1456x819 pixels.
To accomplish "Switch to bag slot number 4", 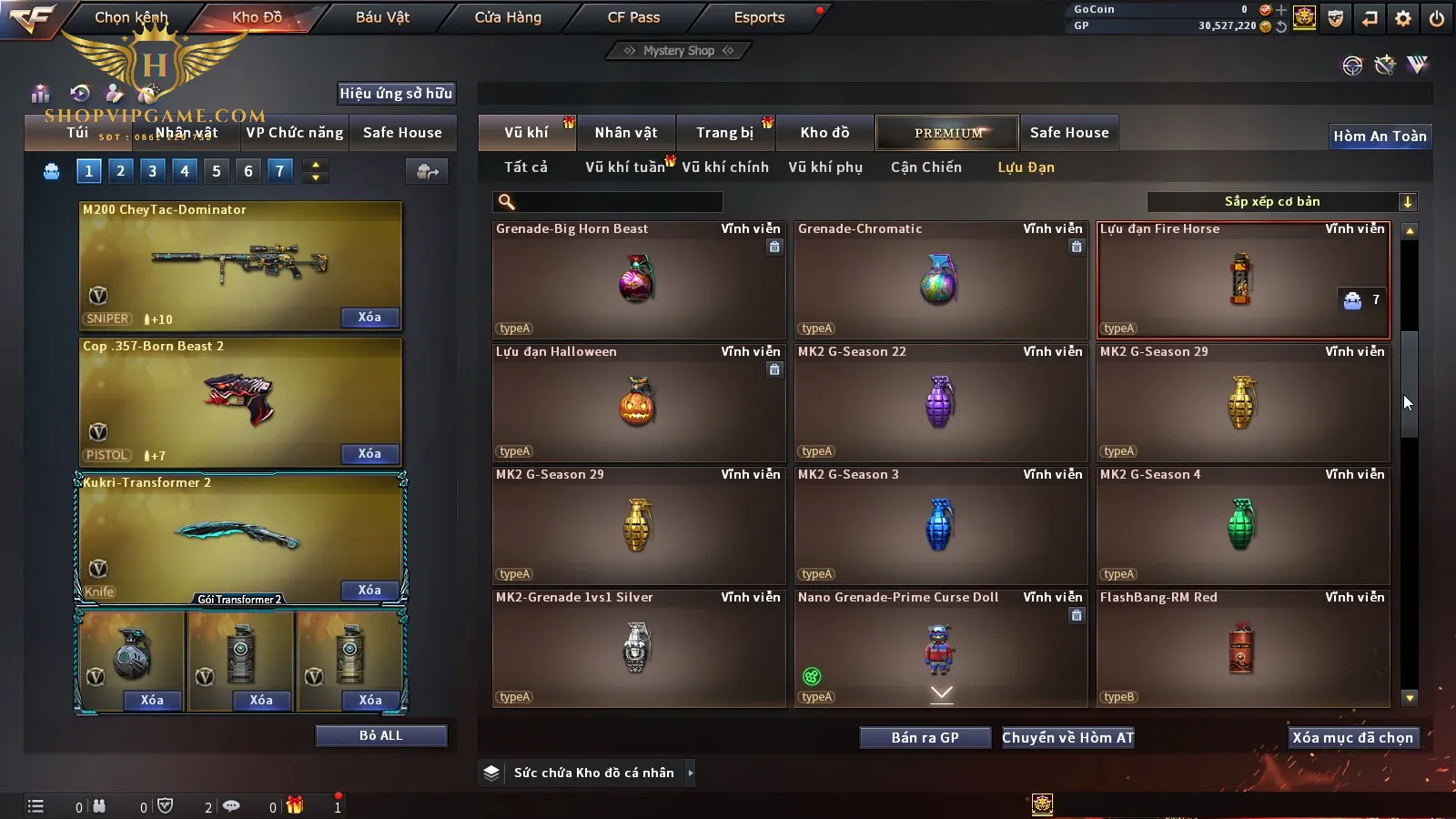I will pos(185,171).
